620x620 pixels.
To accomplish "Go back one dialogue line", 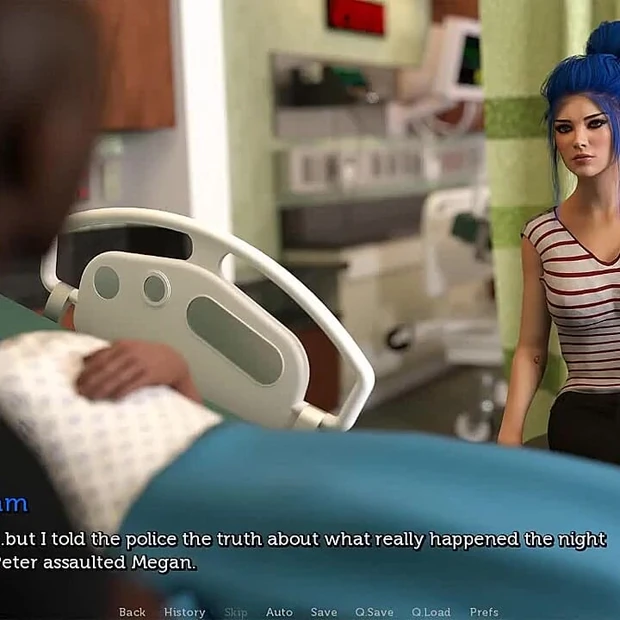I will [x=132, y=612].
